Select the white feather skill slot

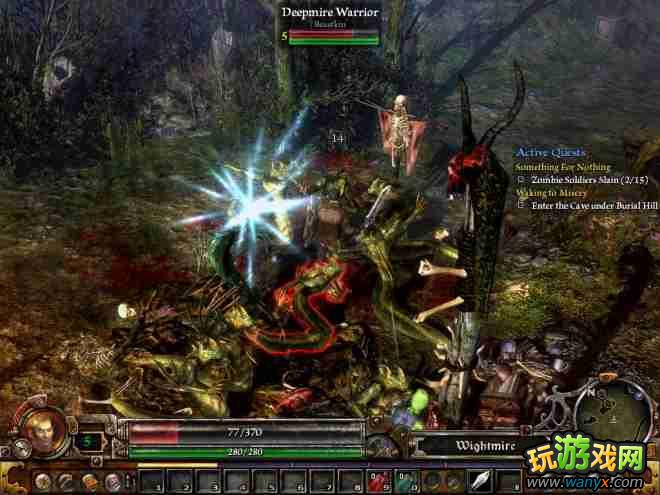coord(478,480)
